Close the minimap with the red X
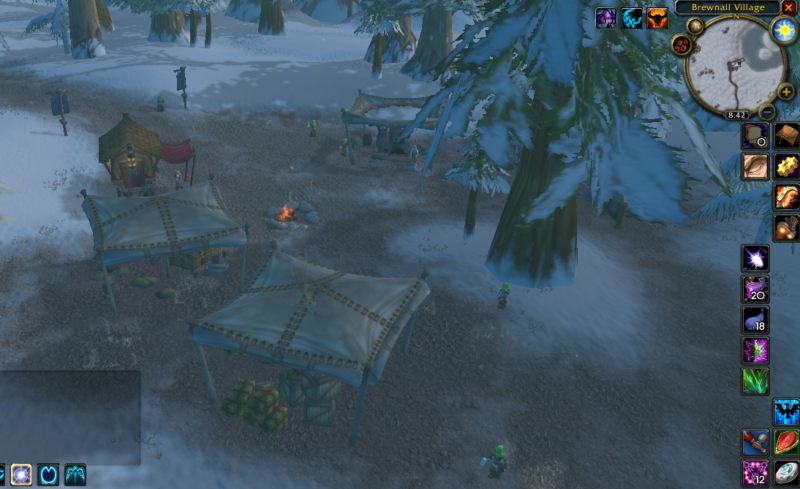Screen dimensions: 800x489 click(789, 7)
